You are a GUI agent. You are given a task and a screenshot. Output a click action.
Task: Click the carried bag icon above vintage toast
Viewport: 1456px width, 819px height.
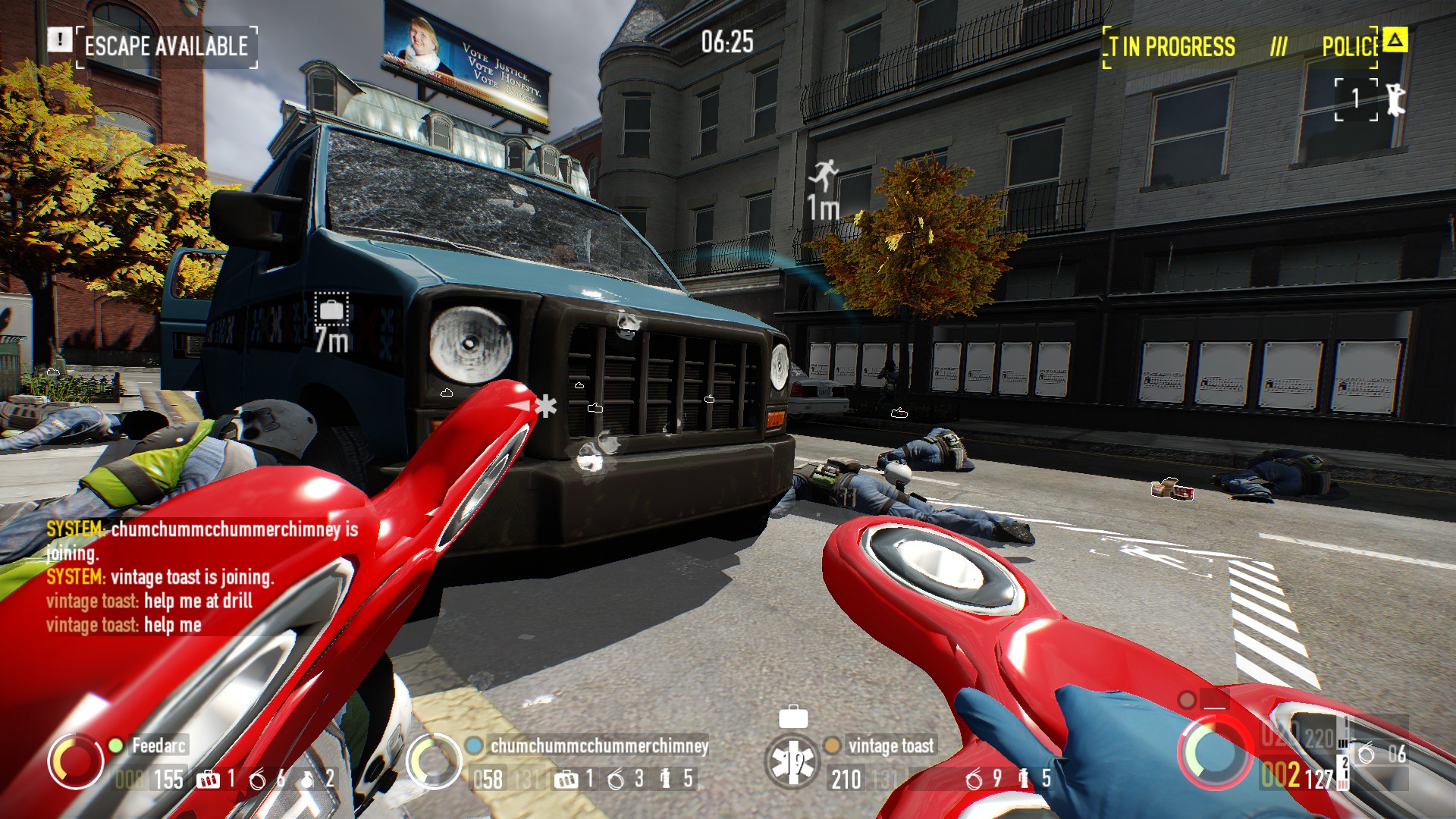click(793, 717)
